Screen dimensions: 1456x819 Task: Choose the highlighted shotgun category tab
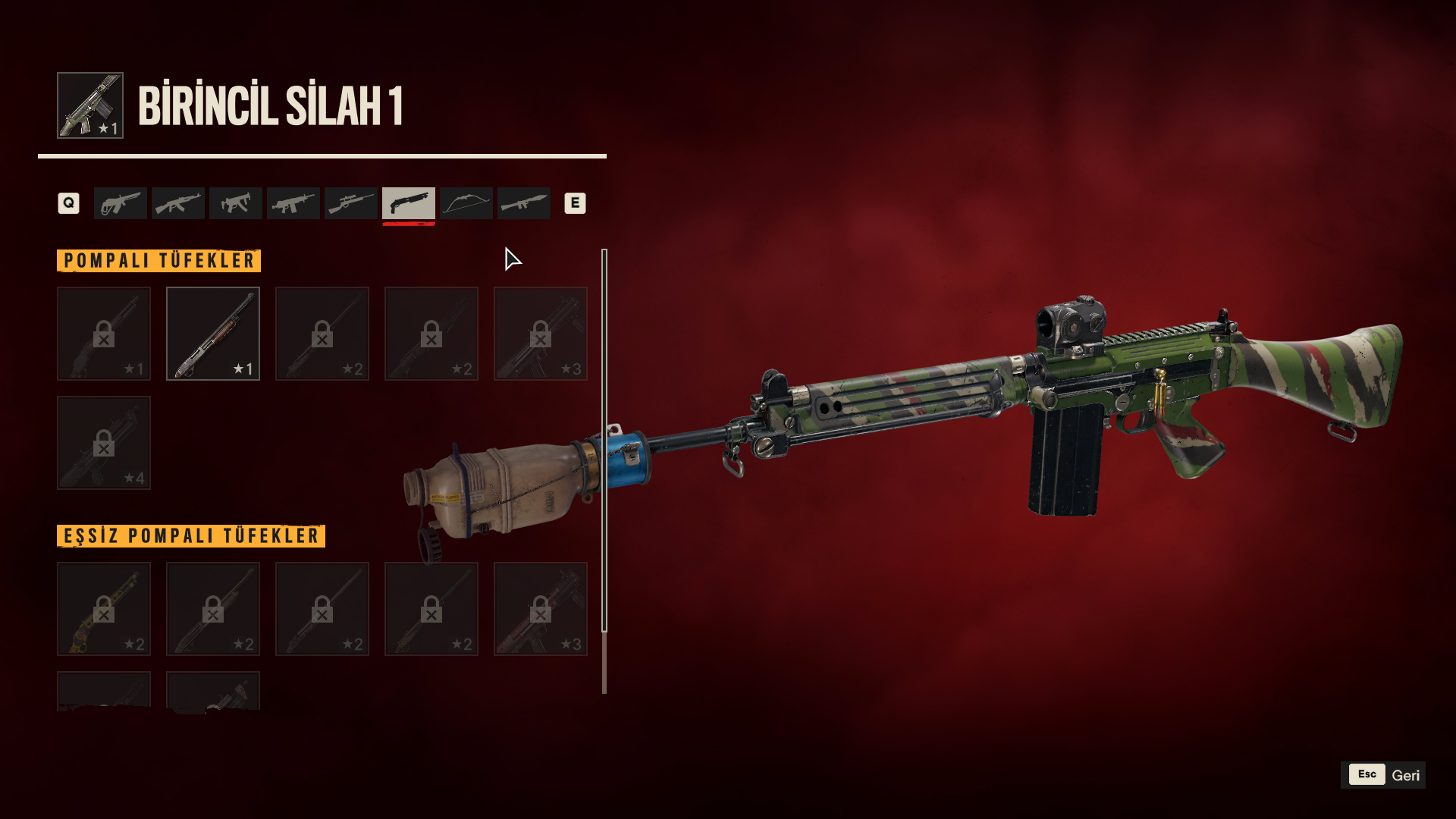click(x=409, y=203)
